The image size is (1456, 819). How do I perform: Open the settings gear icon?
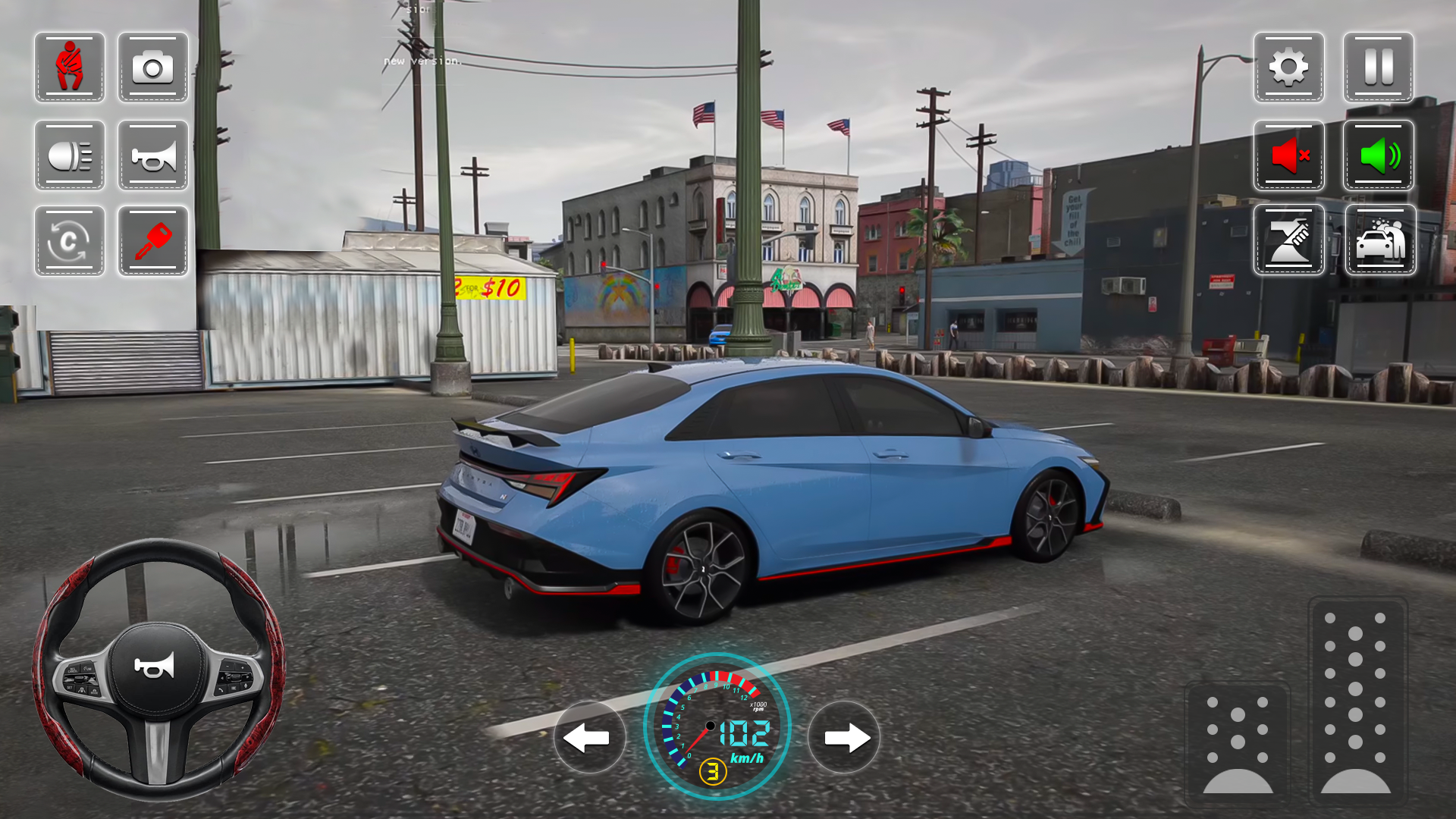1289,68
